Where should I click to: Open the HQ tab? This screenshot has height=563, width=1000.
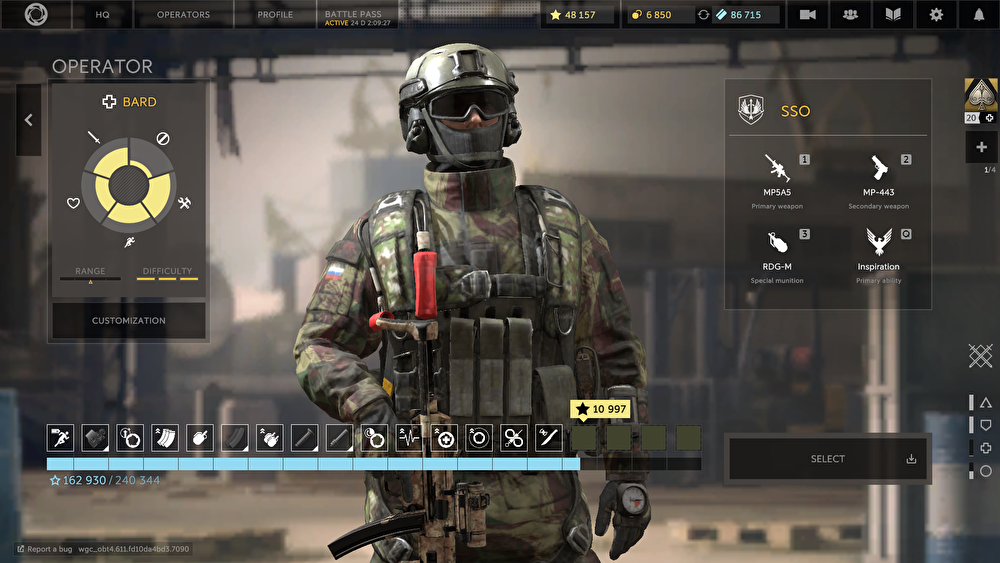tap(102, 15)
